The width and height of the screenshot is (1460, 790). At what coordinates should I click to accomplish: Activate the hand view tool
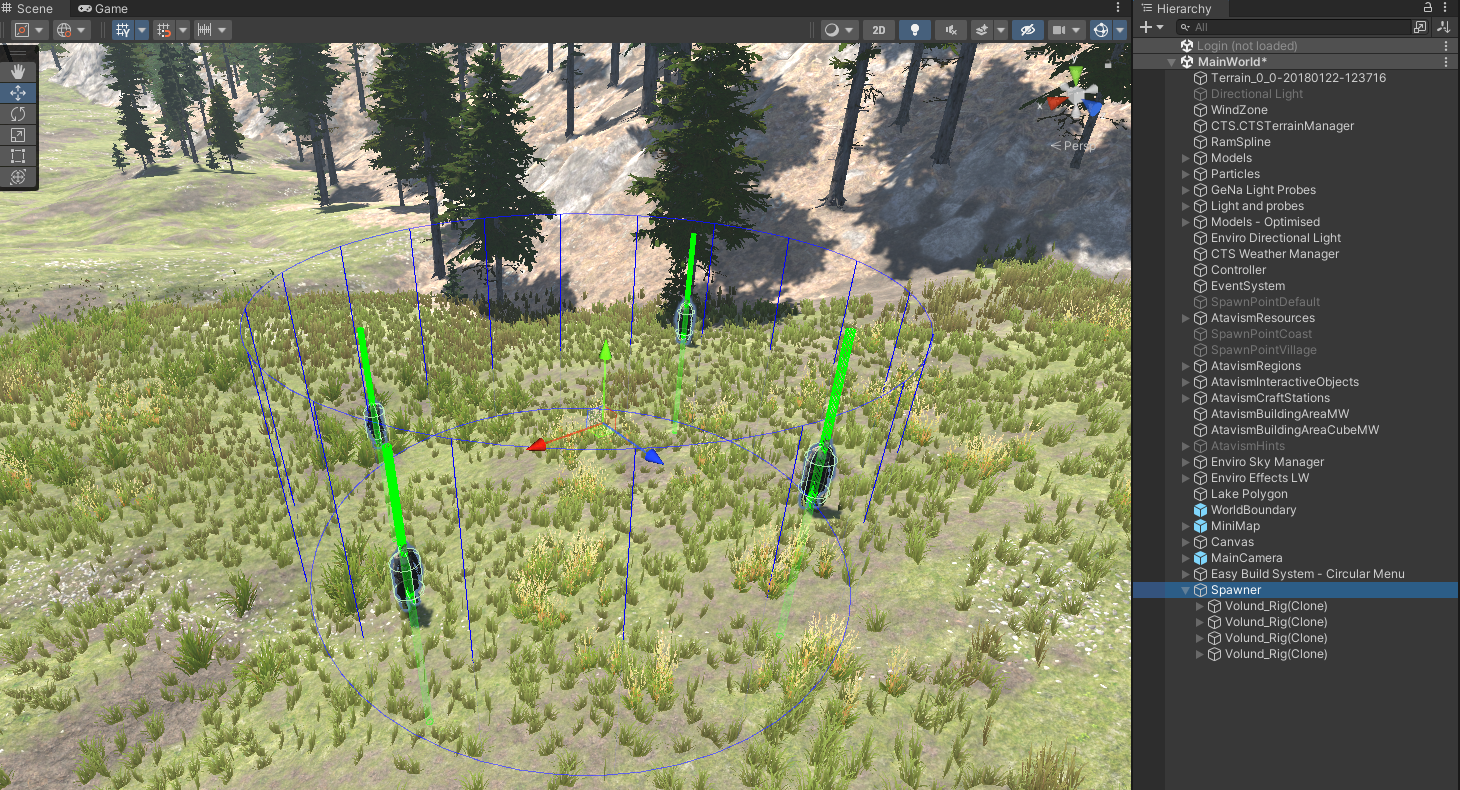pos(18,71)
